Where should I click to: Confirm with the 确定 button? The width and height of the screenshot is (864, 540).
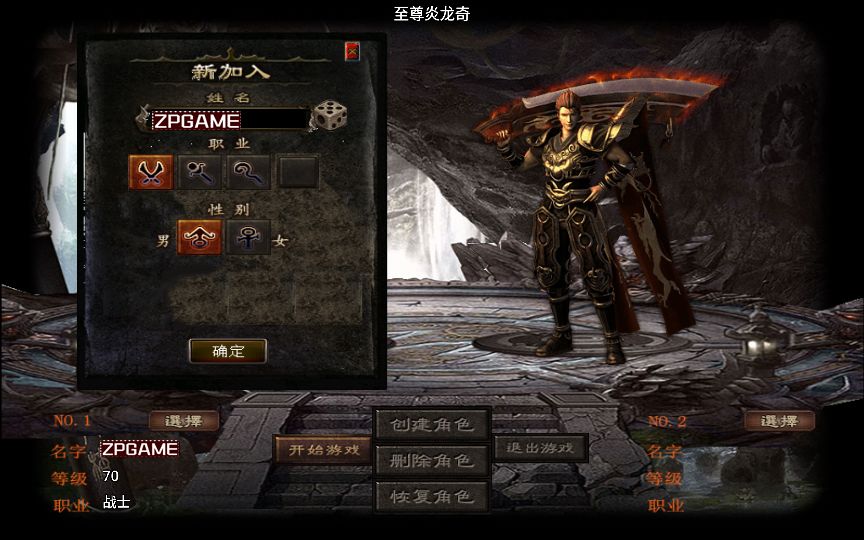(x=228, y=351)
